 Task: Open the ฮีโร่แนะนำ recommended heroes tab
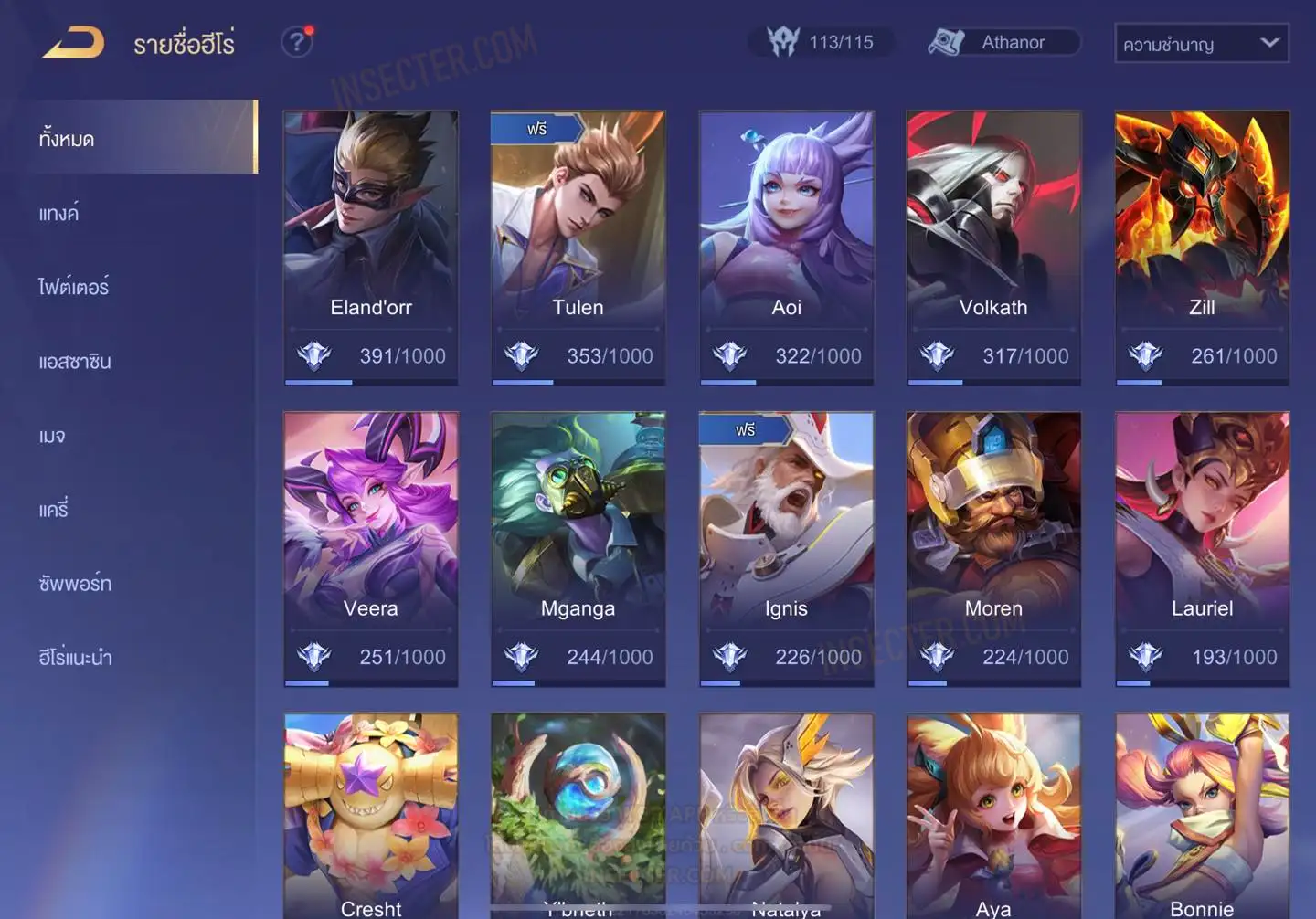(x=75, y=658)
